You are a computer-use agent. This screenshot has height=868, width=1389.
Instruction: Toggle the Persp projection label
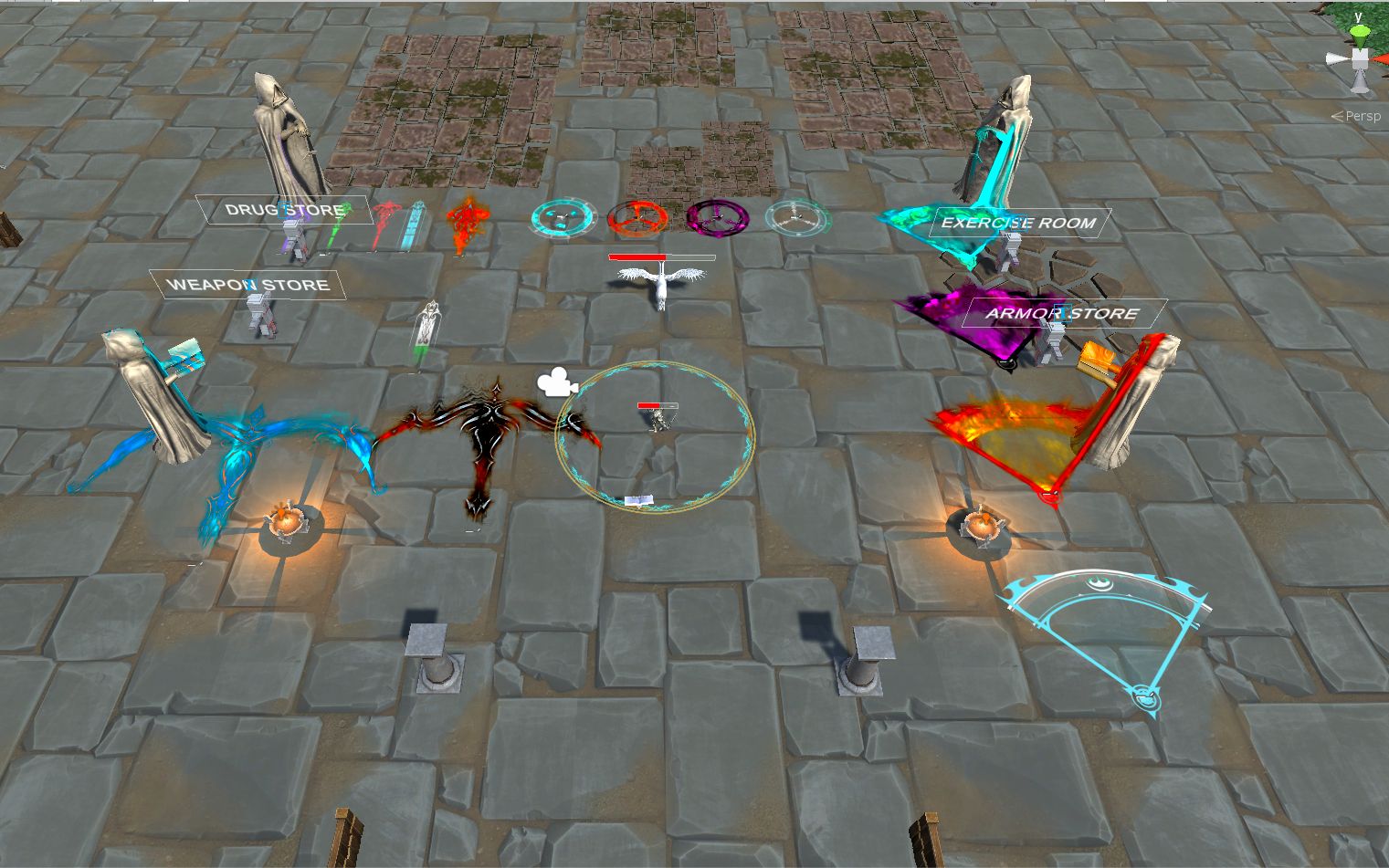point(1363,115)
